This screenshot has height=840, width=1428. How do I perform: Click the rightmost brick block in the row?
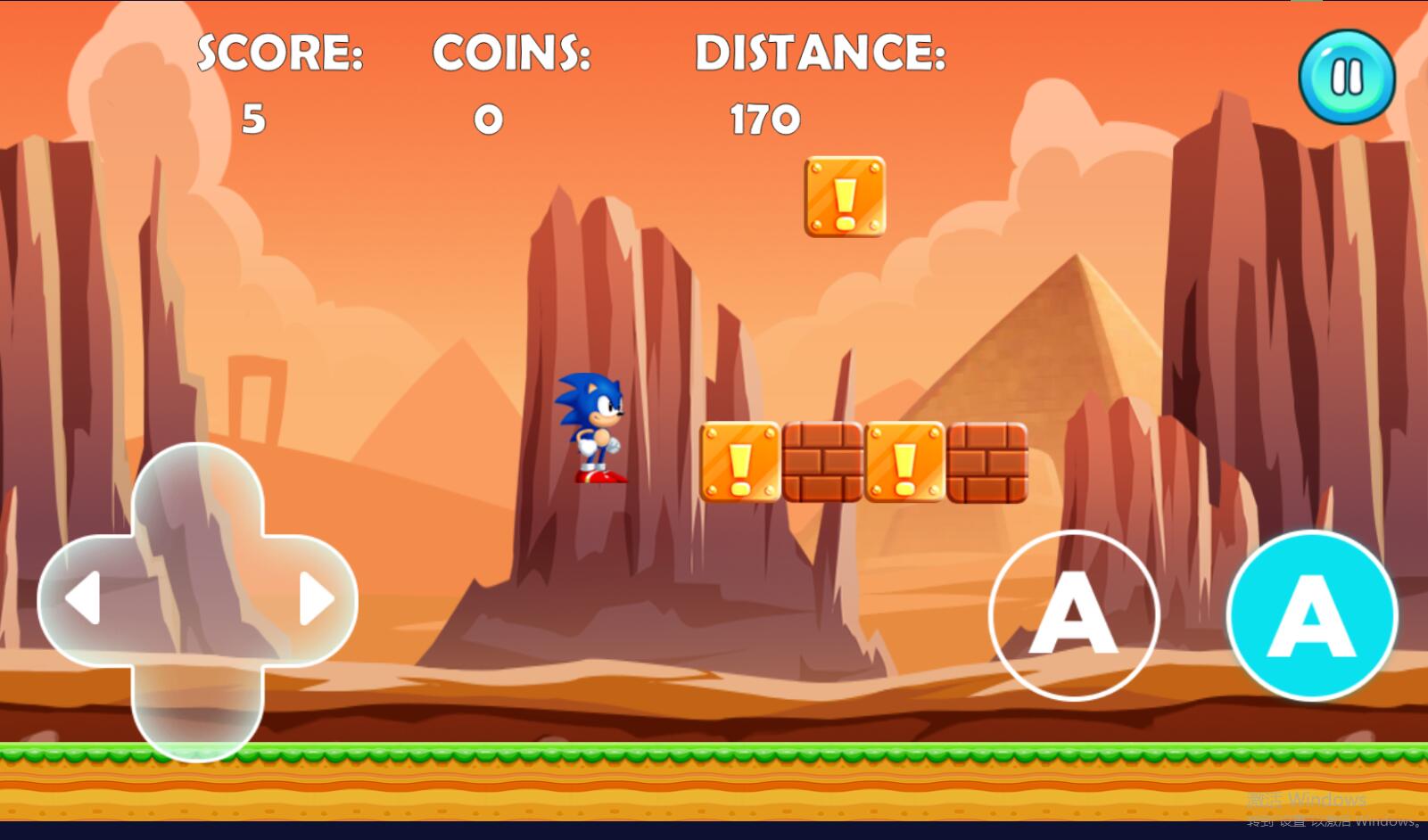pyautogui.click(x=988, y=463)
